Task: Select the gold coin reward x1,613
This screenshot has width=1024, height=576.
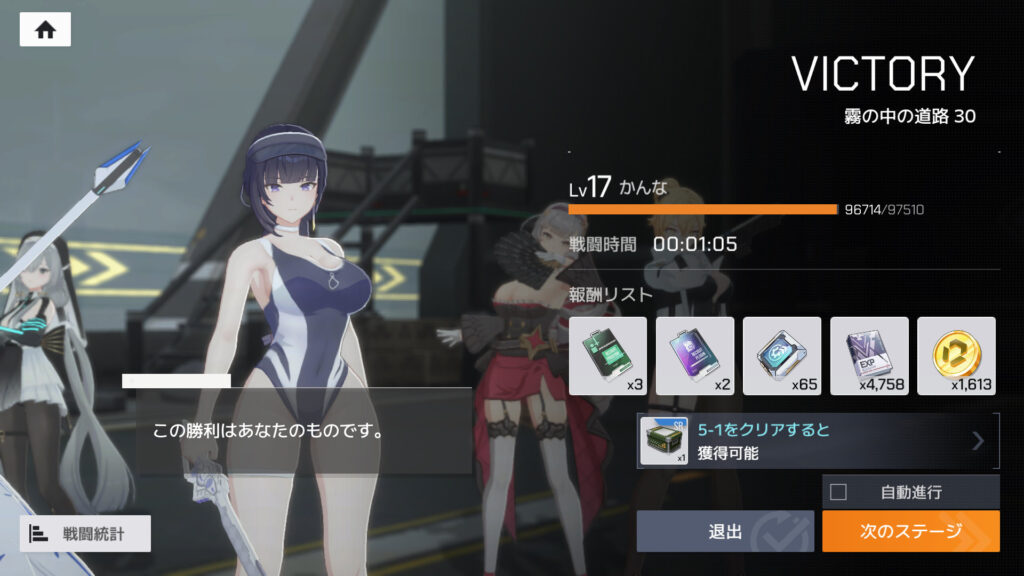Action: (x=956, y=355)
